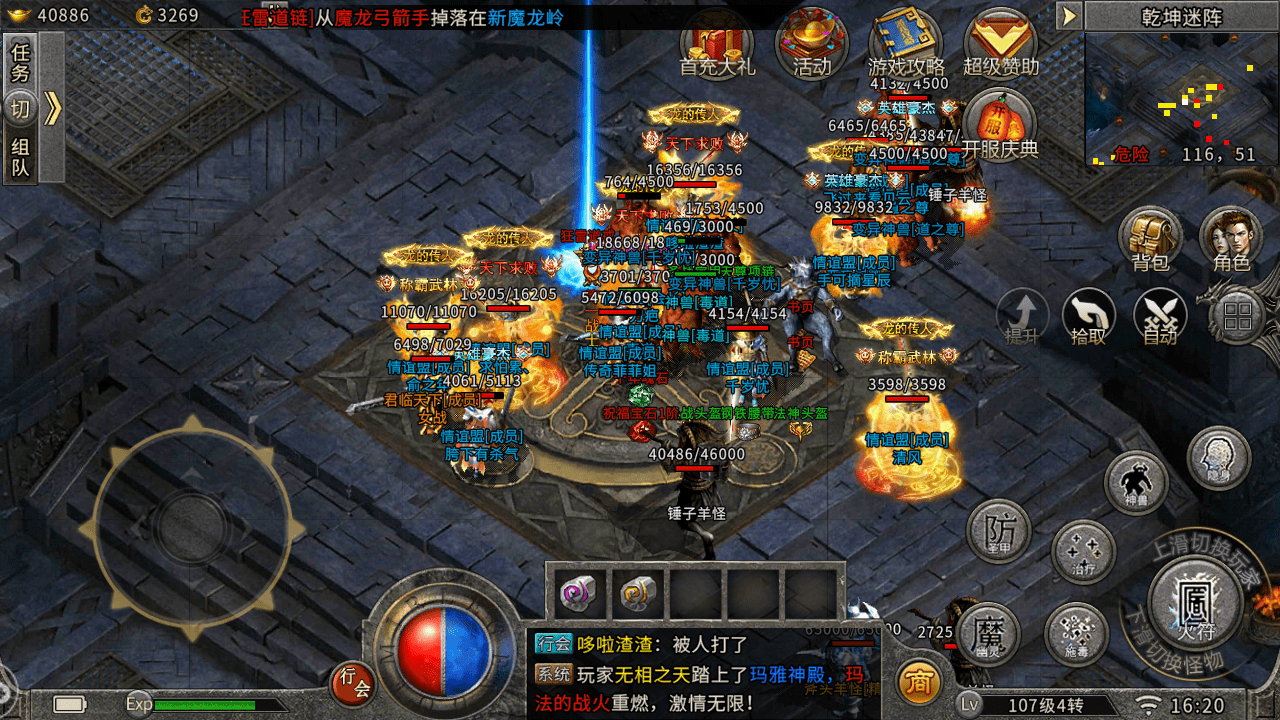Tap the 拾取 pickup button
The image size is (1280, 720).
tap(1088, 318)
